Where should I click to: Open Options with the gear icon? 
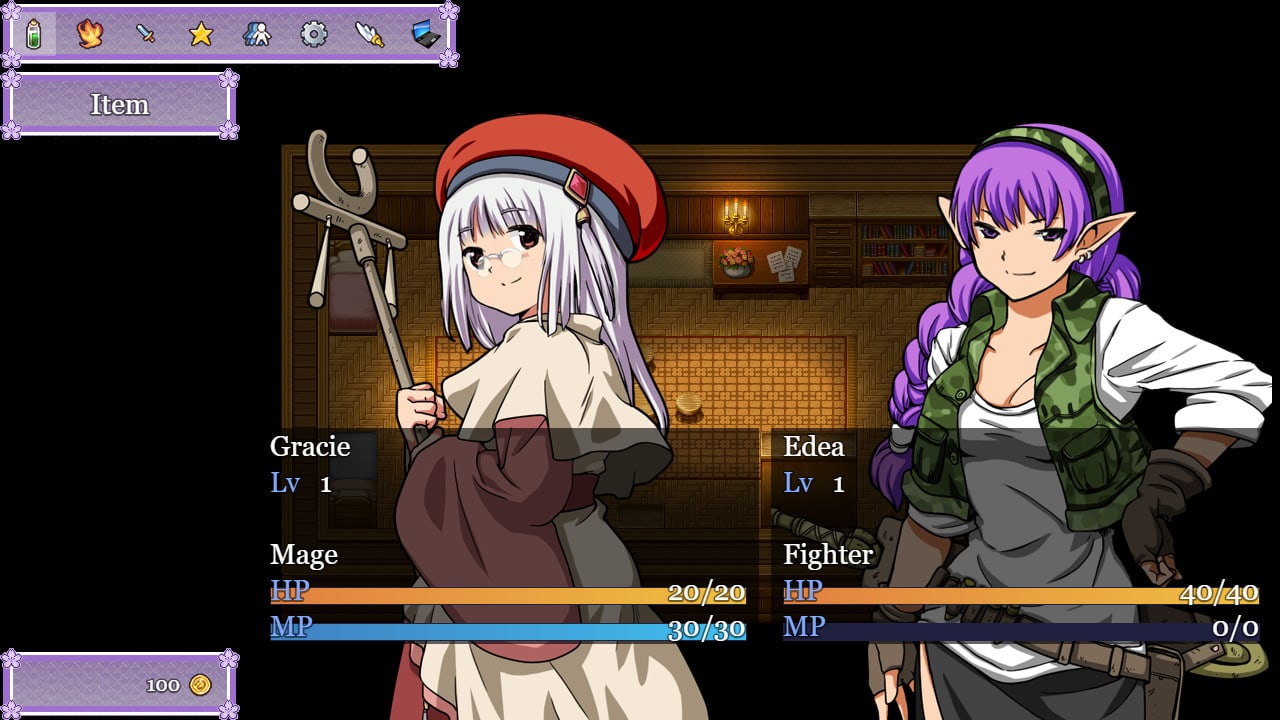[x=314, y=35]
